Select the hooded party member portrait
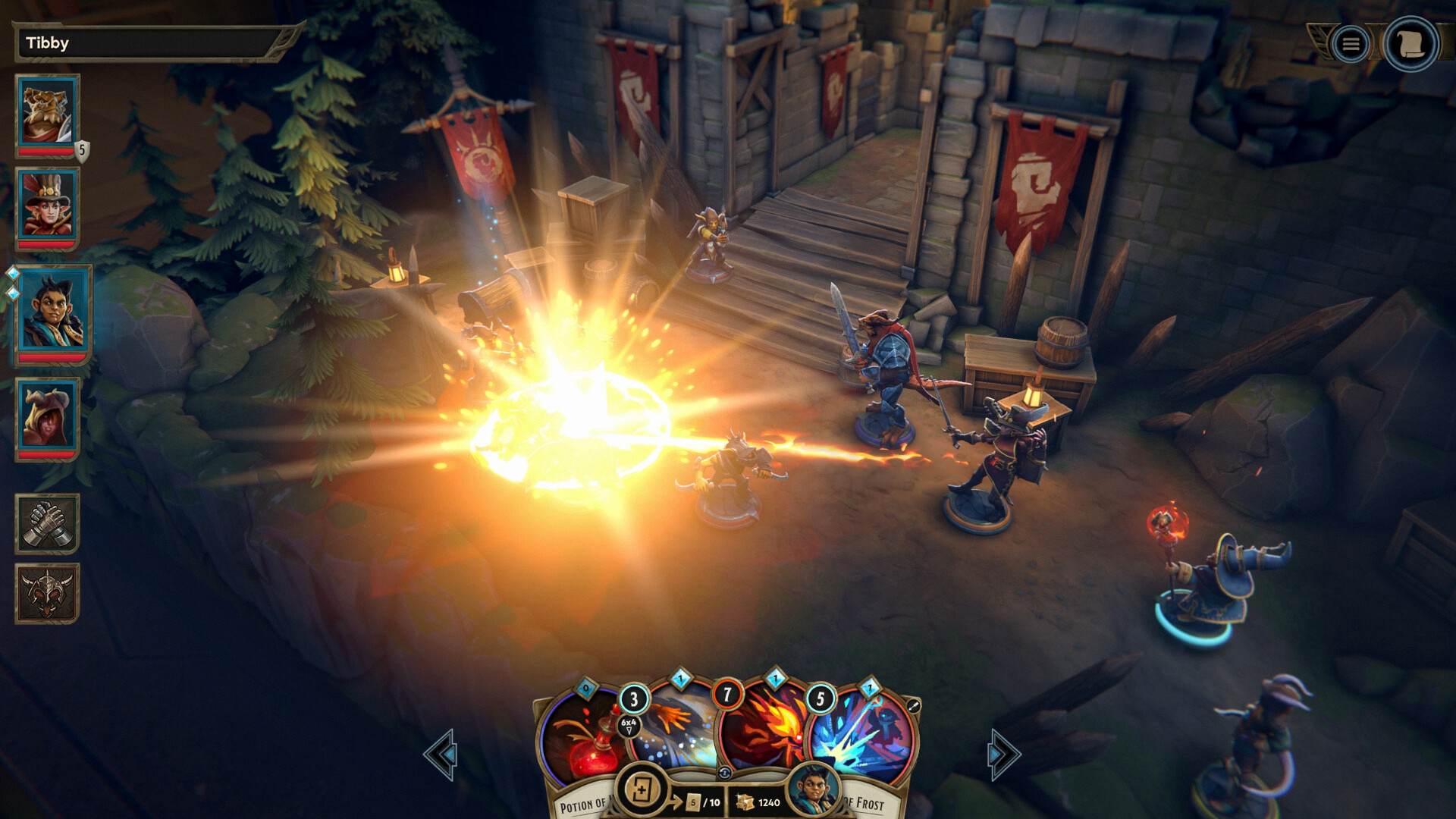This screenshot has height=819, width=1456. coord(46,417)
